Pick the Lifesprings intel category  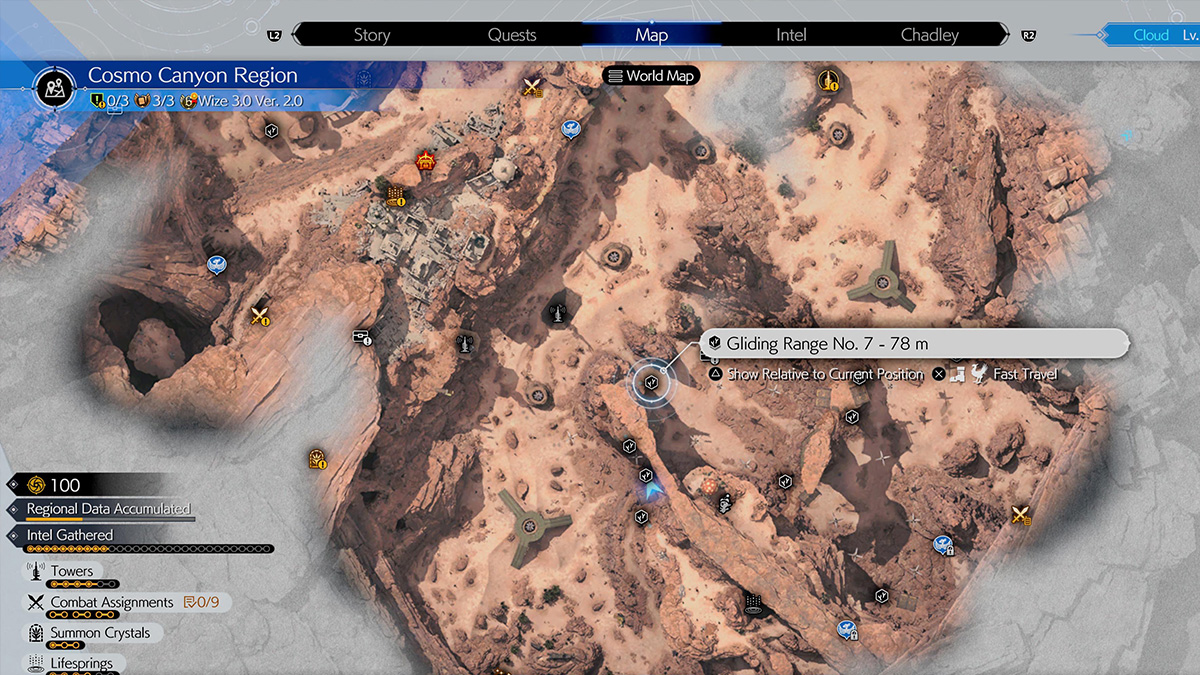[x=81, y=662]
